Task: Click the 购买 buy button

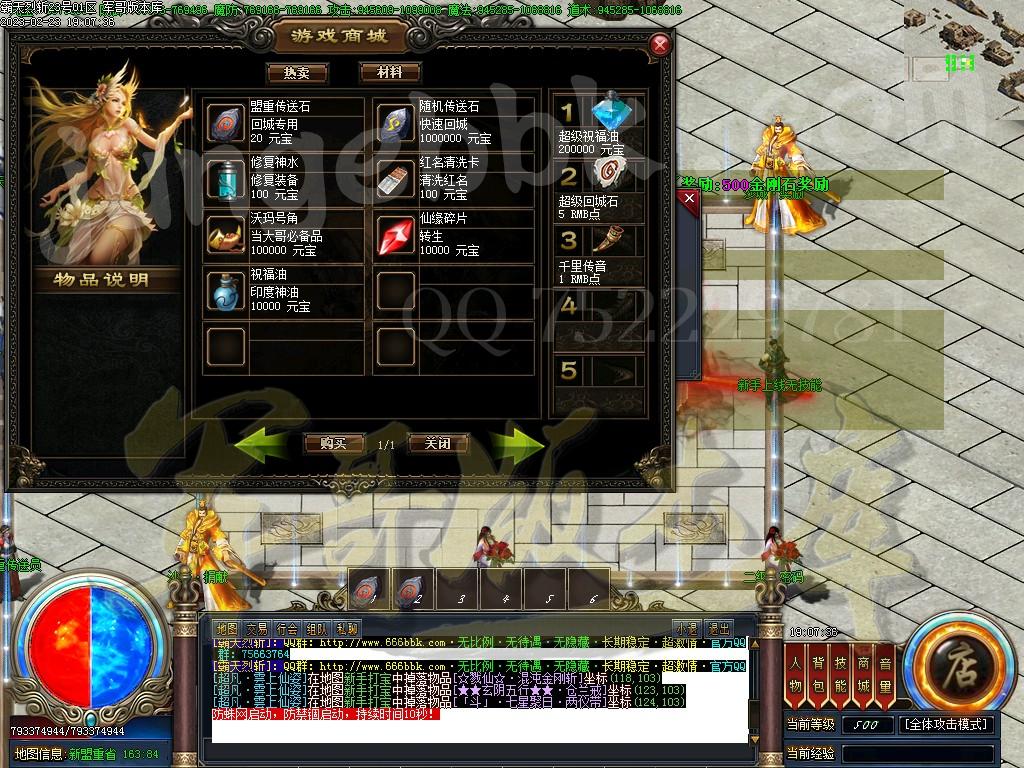Action: (x=333, y=443)
